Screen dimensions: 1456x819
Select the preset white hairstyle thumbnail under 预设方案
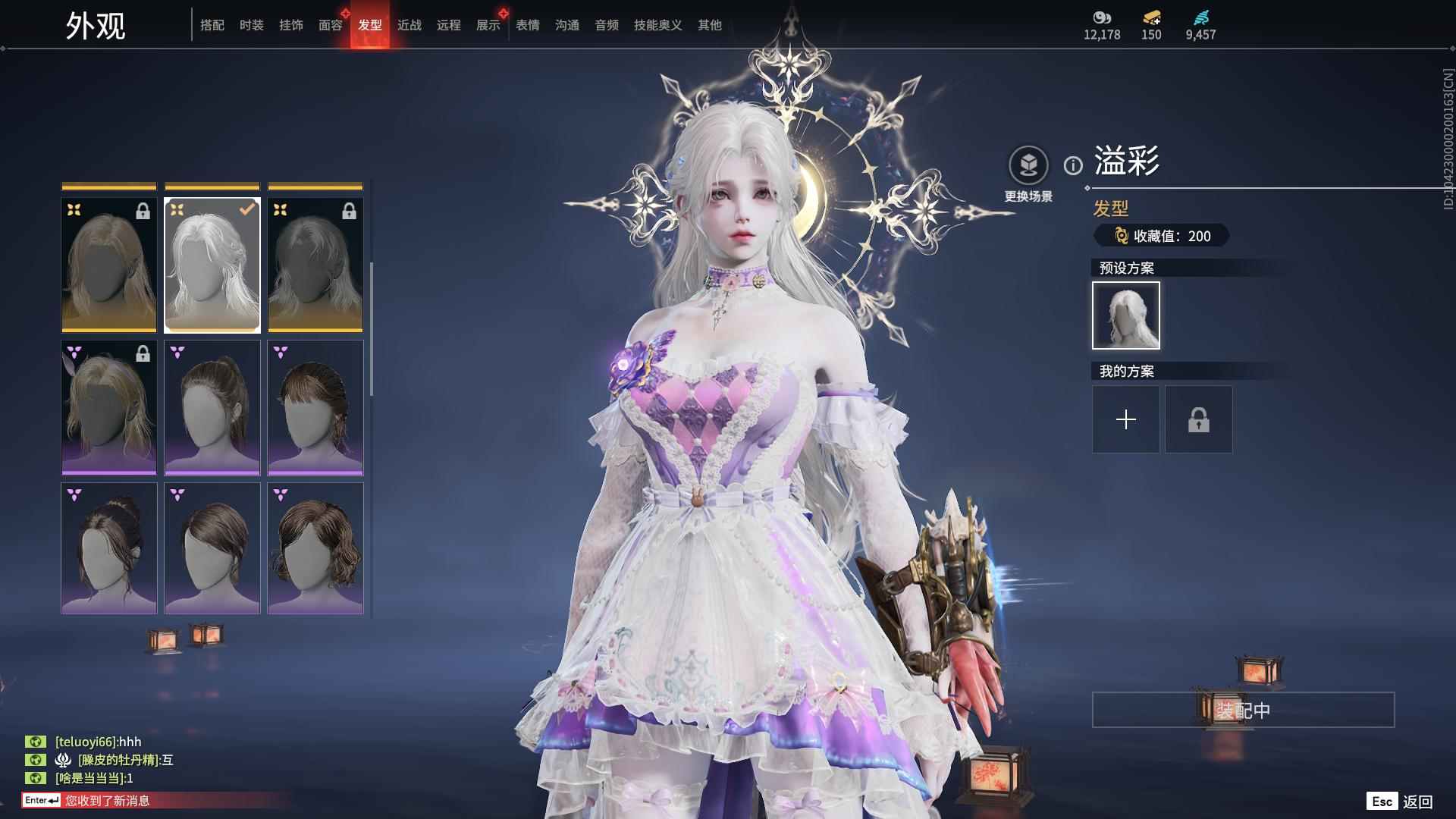coord(1126,315)
